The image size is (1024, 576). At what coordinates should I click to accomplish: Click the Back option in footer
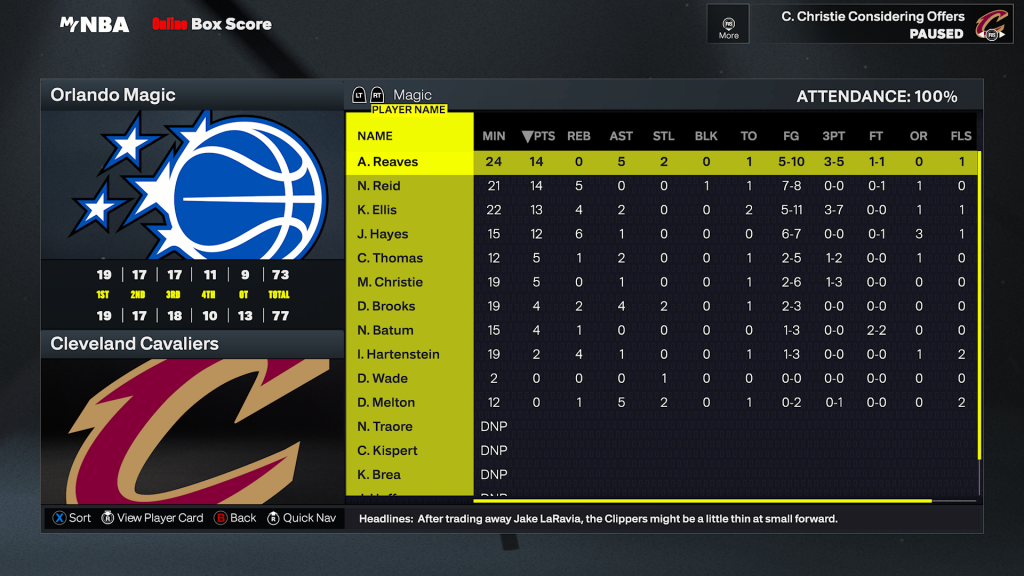coord(235,518)
